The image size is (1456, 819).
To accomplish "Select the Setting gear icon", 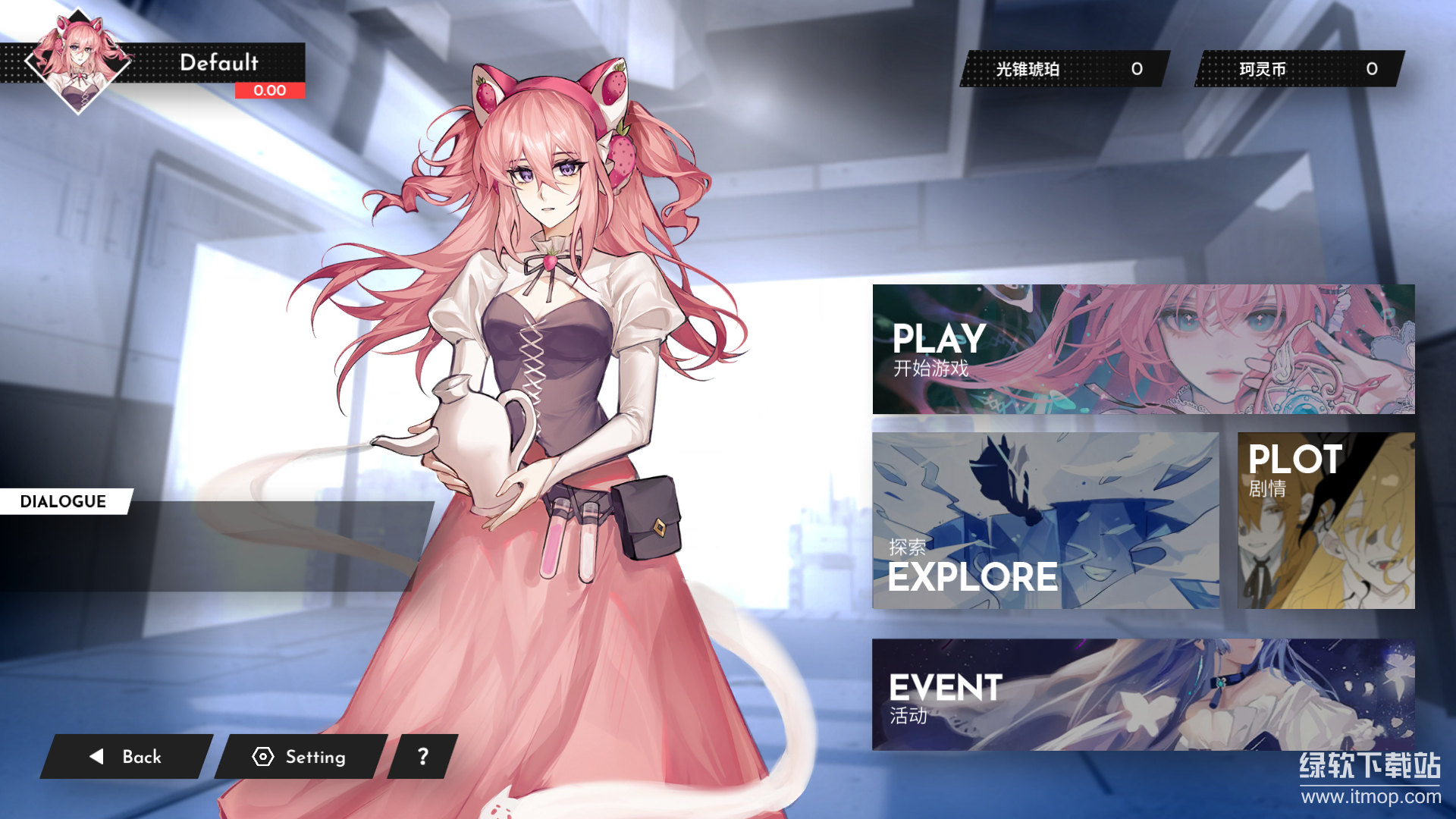I will pyautogui.click(x=262, y=757).
